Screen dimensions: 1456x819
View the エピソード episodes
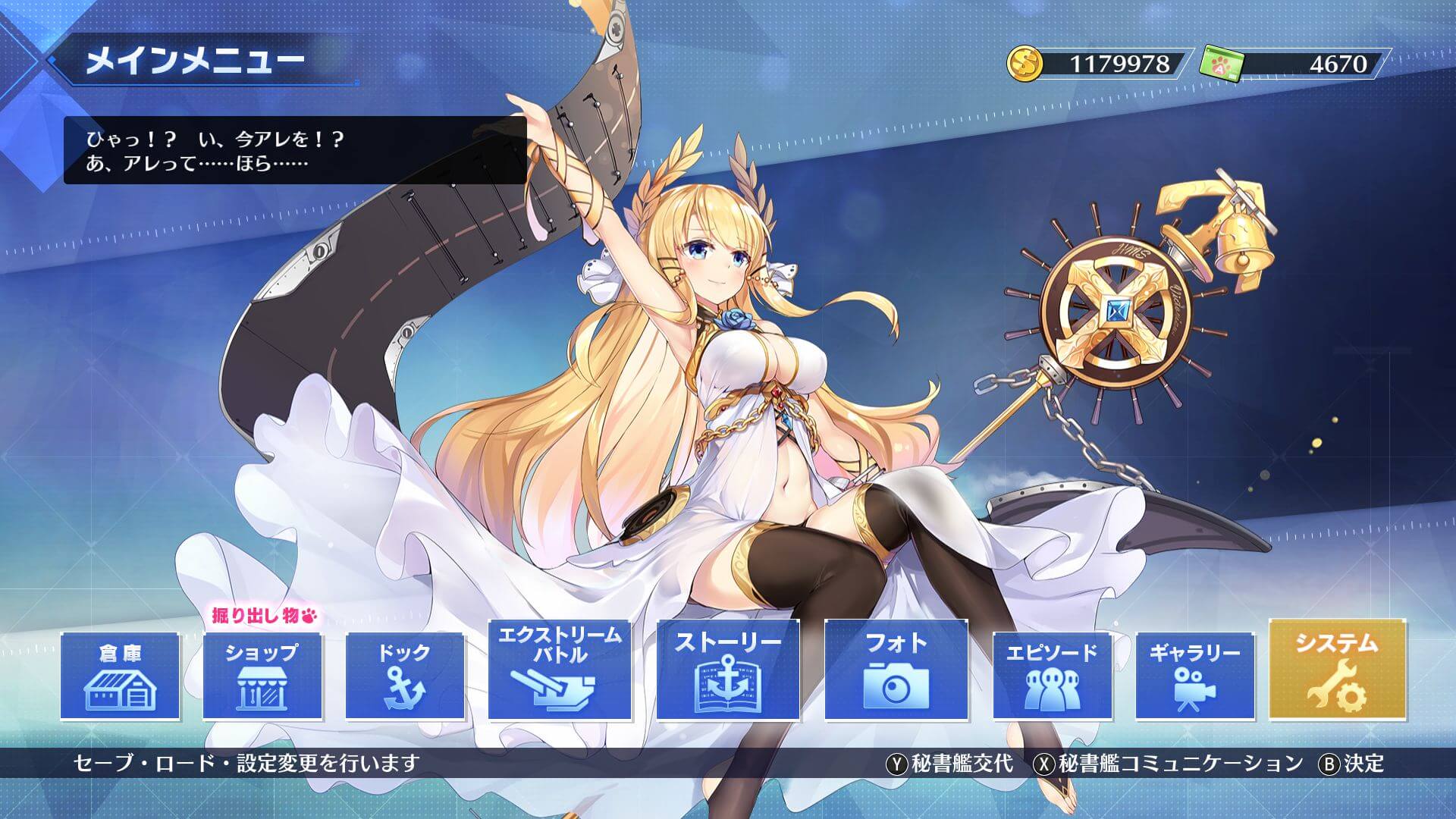1052,676
